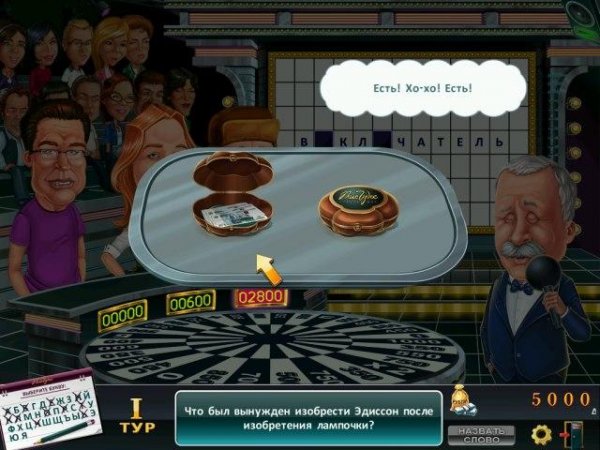
Task: Open the letter selection notepad
Action: coord(48,412)
